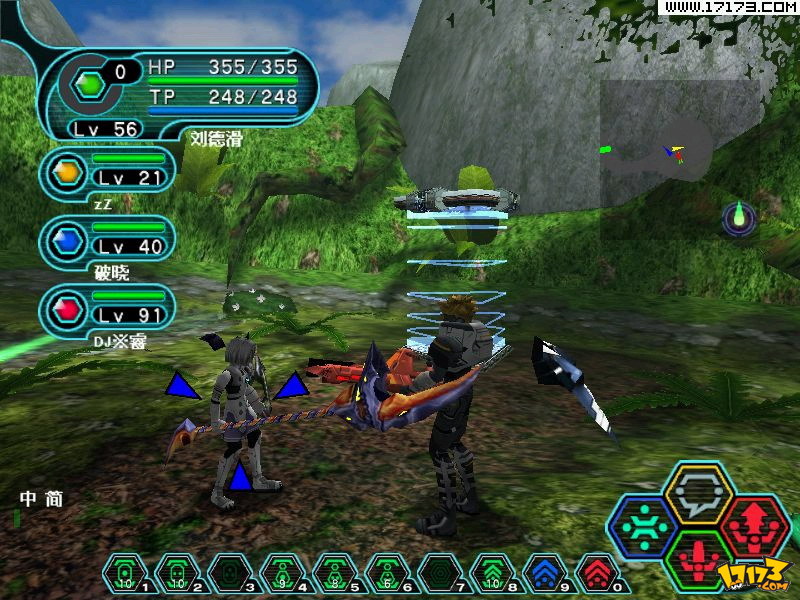Screen dimensions: 800x600
Task: Click your own green section ID badge
Action: 91,85
